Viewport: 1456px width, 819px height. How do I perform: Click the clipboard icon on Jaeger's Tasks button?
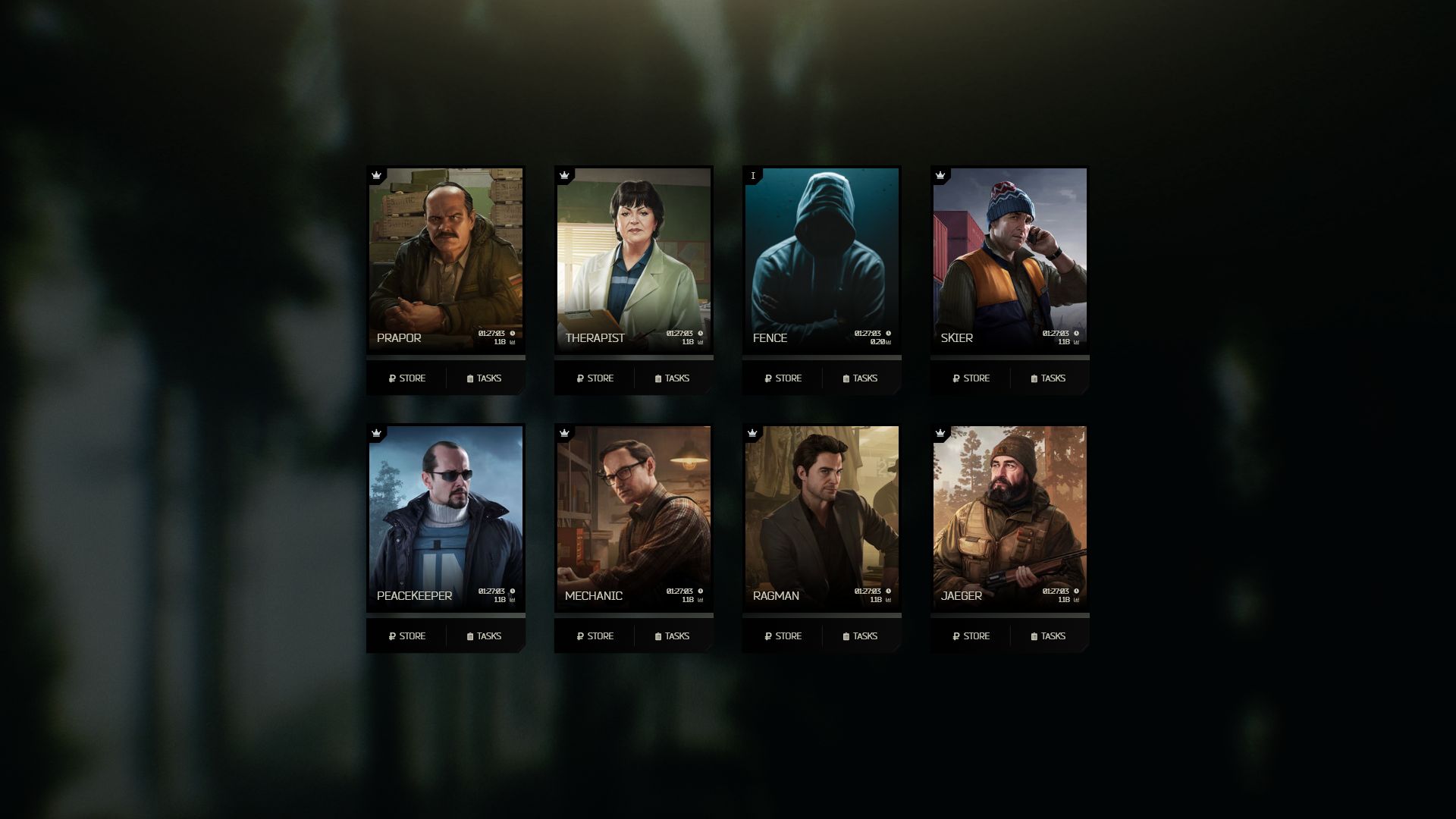tap(1034, 636)
